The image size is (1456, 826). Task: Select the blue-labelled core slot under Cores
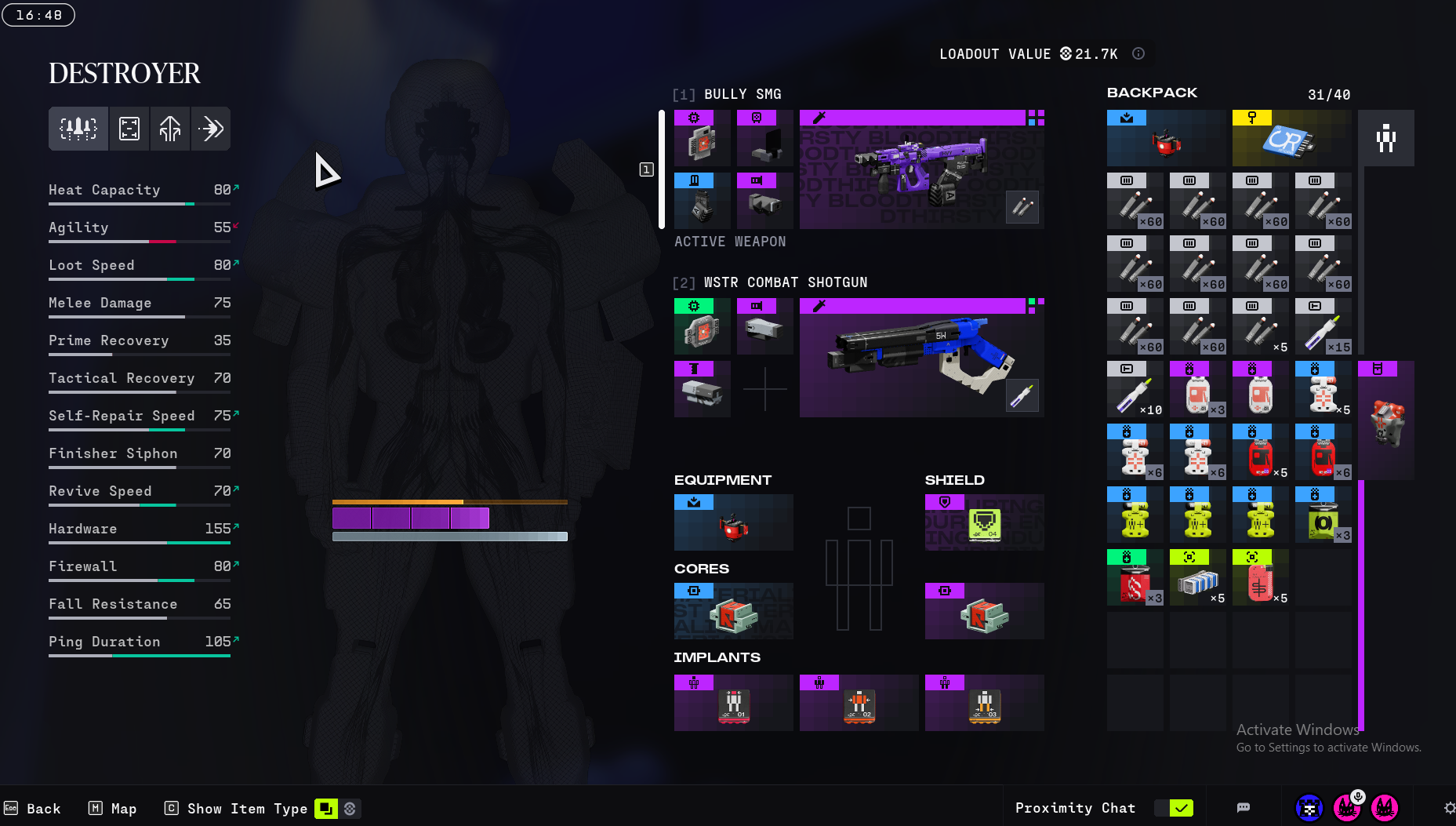click(733, 611)
